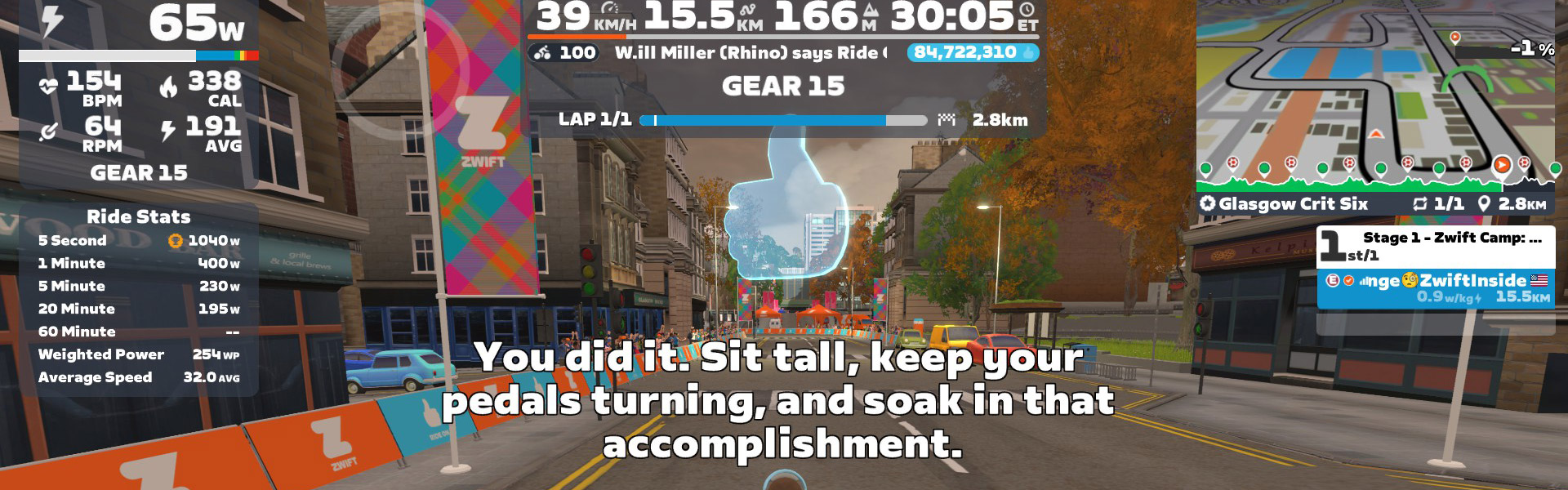
Task: Select the Glasgow Crit Six route label
Action: tap(1293, 204)
